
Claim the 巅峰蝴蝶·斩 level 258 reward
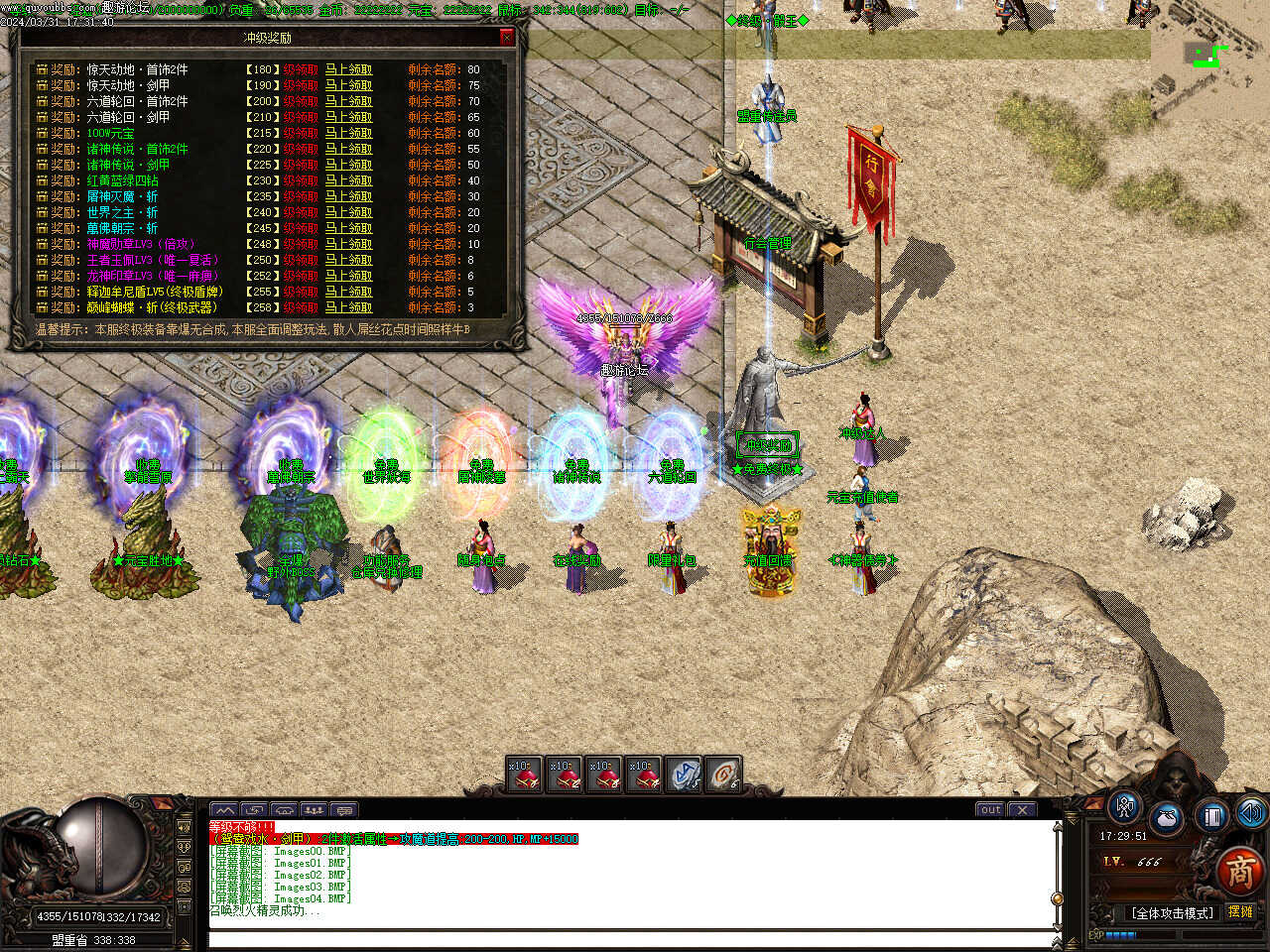pos(348,307)
